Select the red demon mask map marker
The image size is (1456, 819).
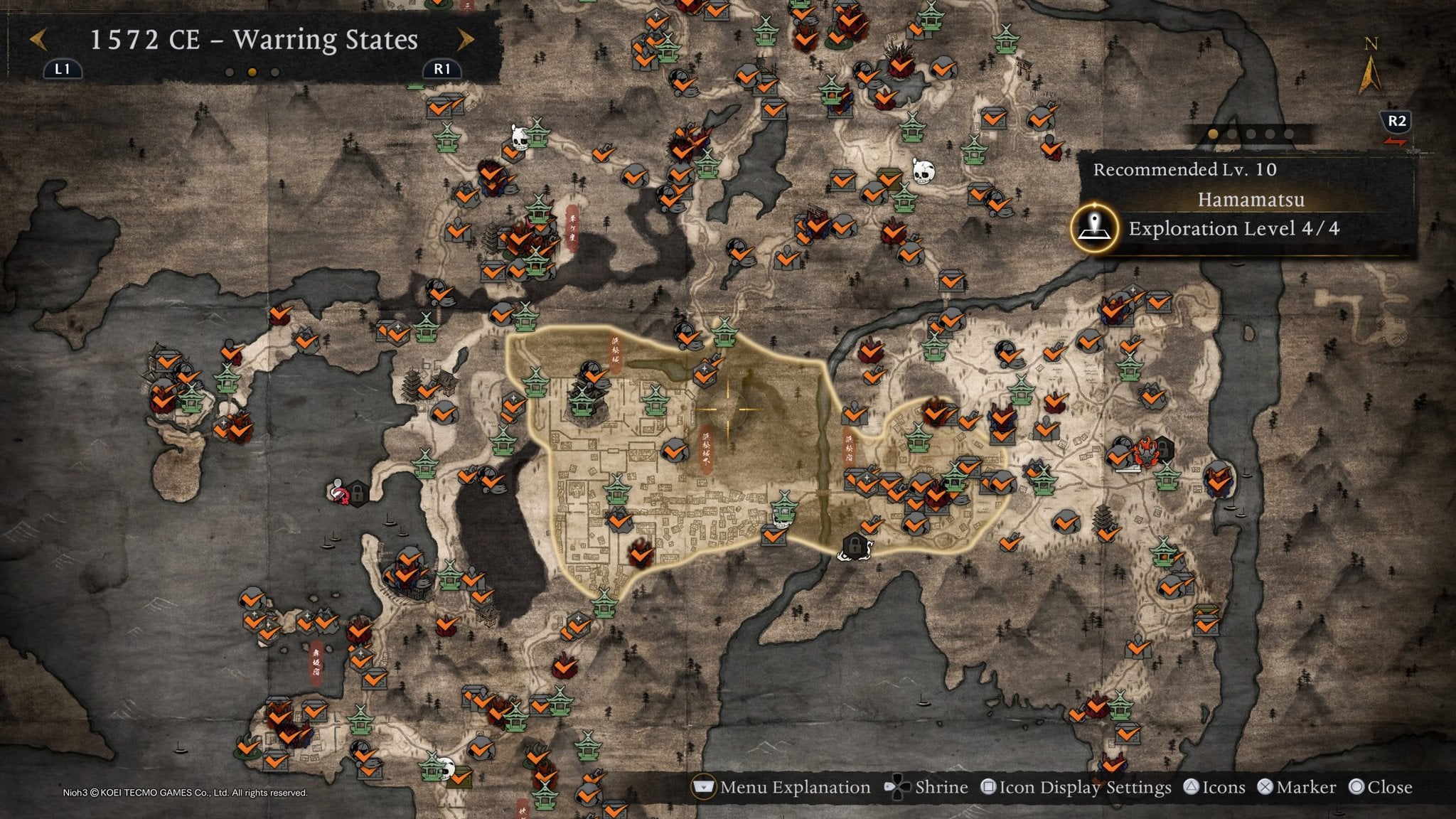[x=1145, y=451]
